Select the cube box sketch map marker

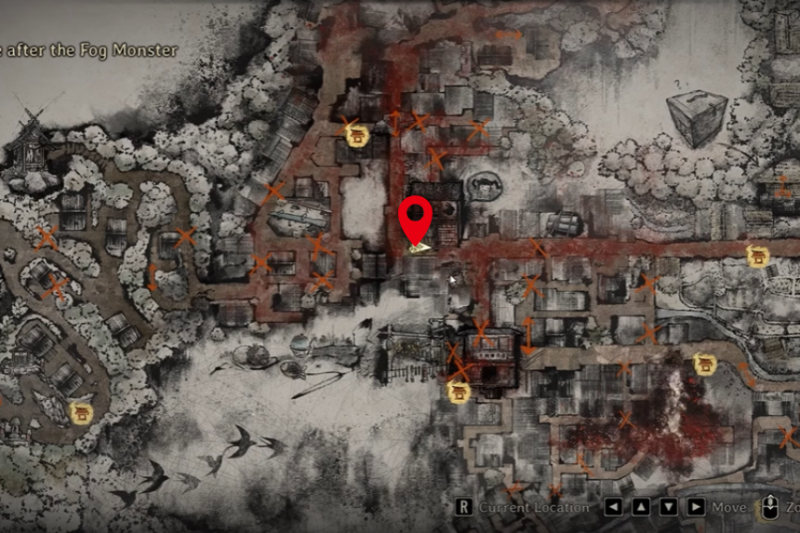pyautogui.click(x=696, y=116)
